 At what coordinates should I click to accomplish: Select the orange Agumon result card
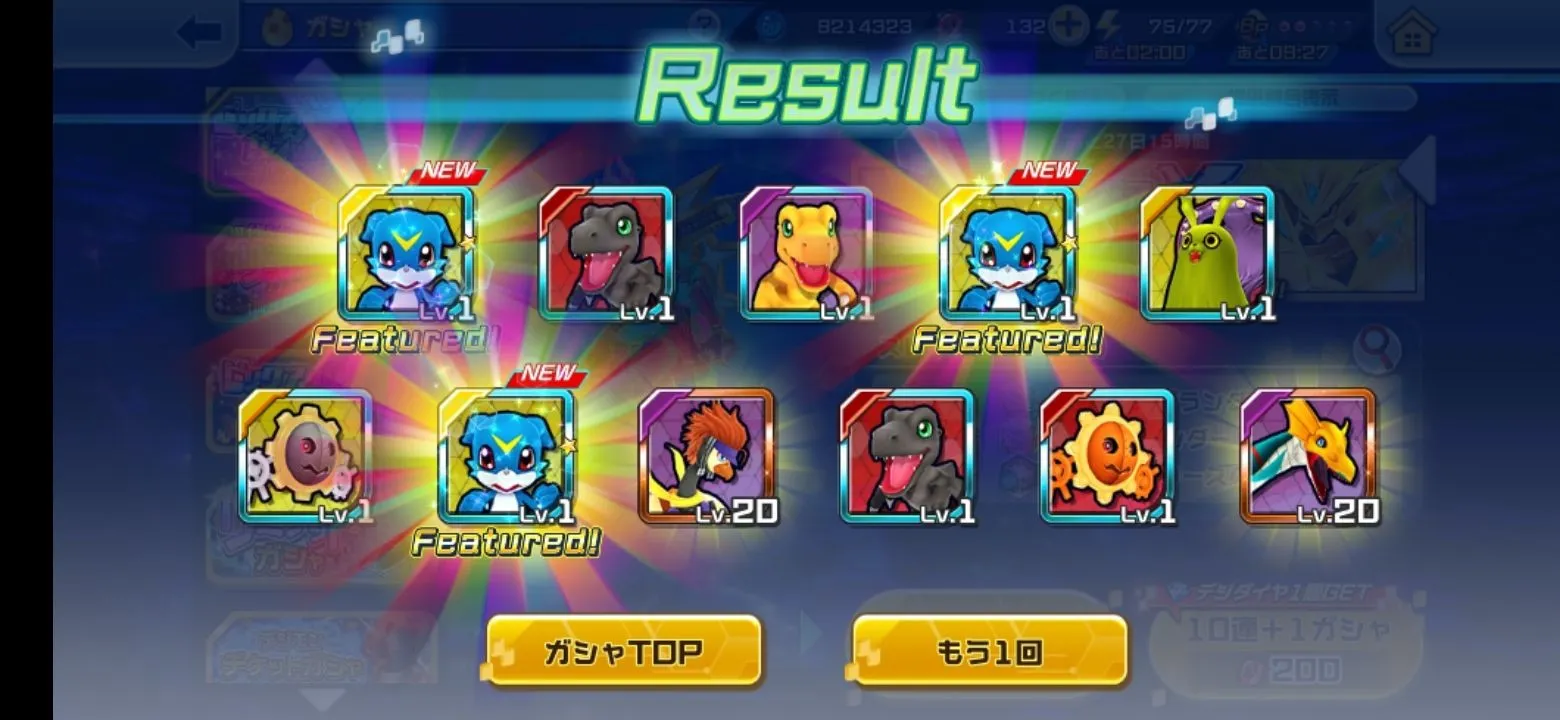(x=806, y=254)
